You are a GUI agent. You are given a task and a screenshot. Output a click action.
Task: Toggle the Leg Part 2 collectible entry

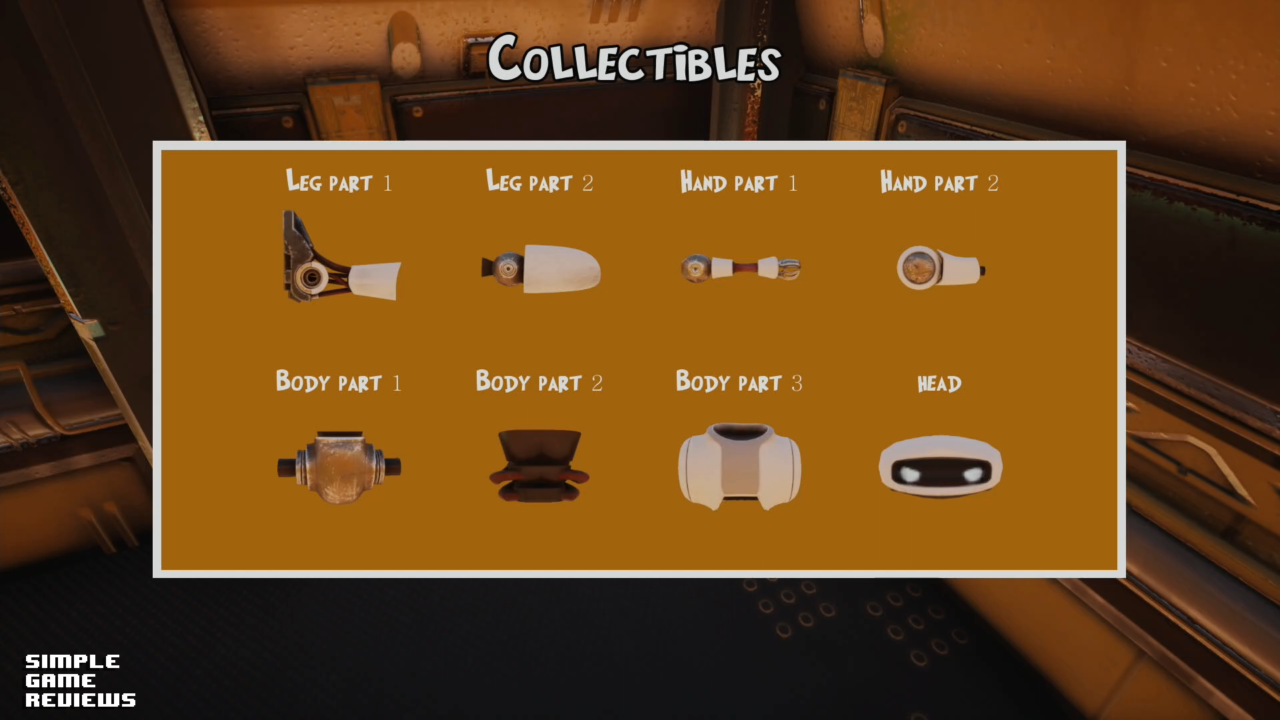[540, 265]
